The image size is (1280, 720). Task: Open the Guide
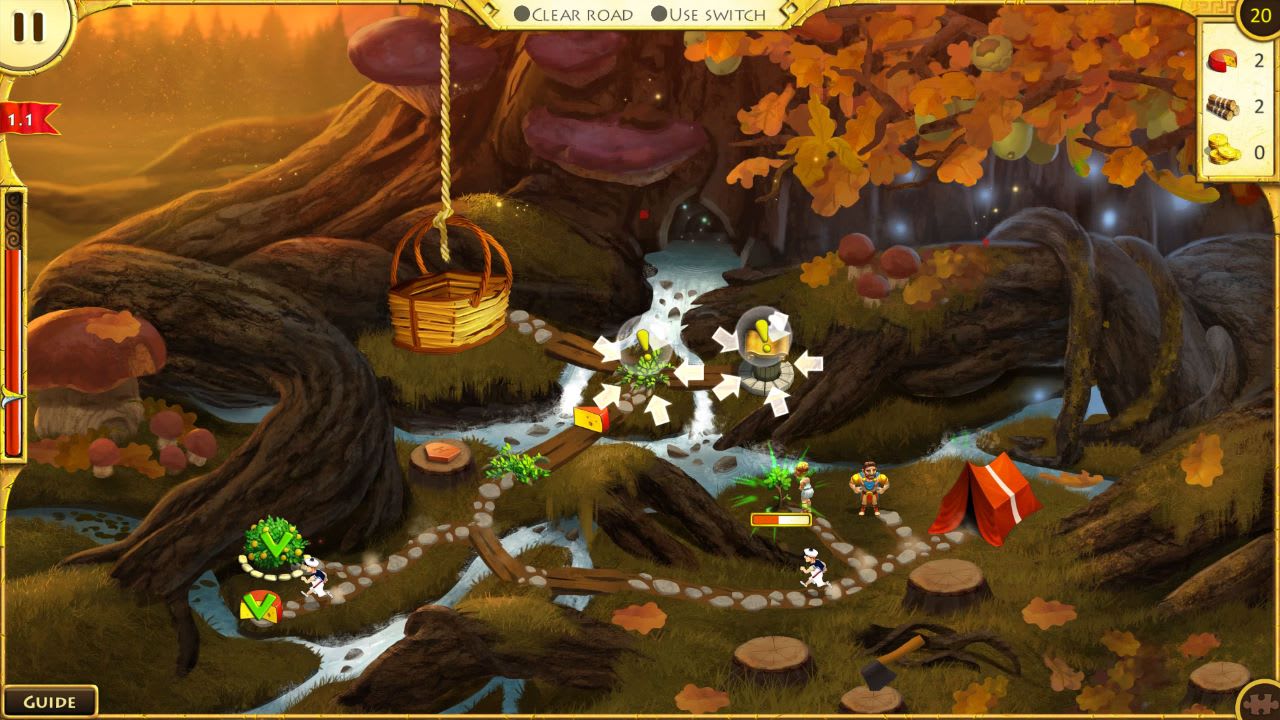49,699
